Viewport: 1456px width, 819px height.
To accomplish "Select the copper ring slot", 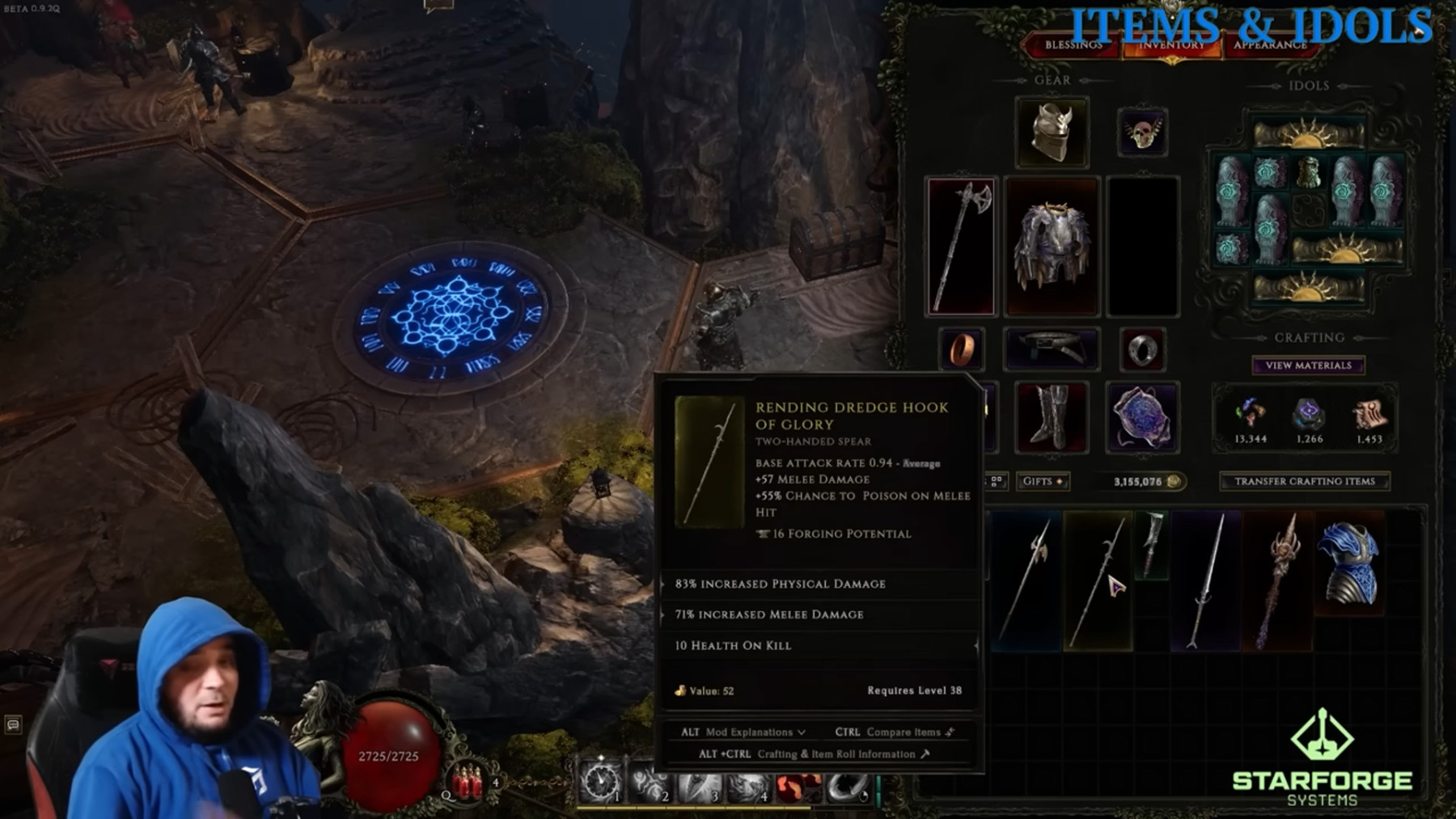I will 961,349.
